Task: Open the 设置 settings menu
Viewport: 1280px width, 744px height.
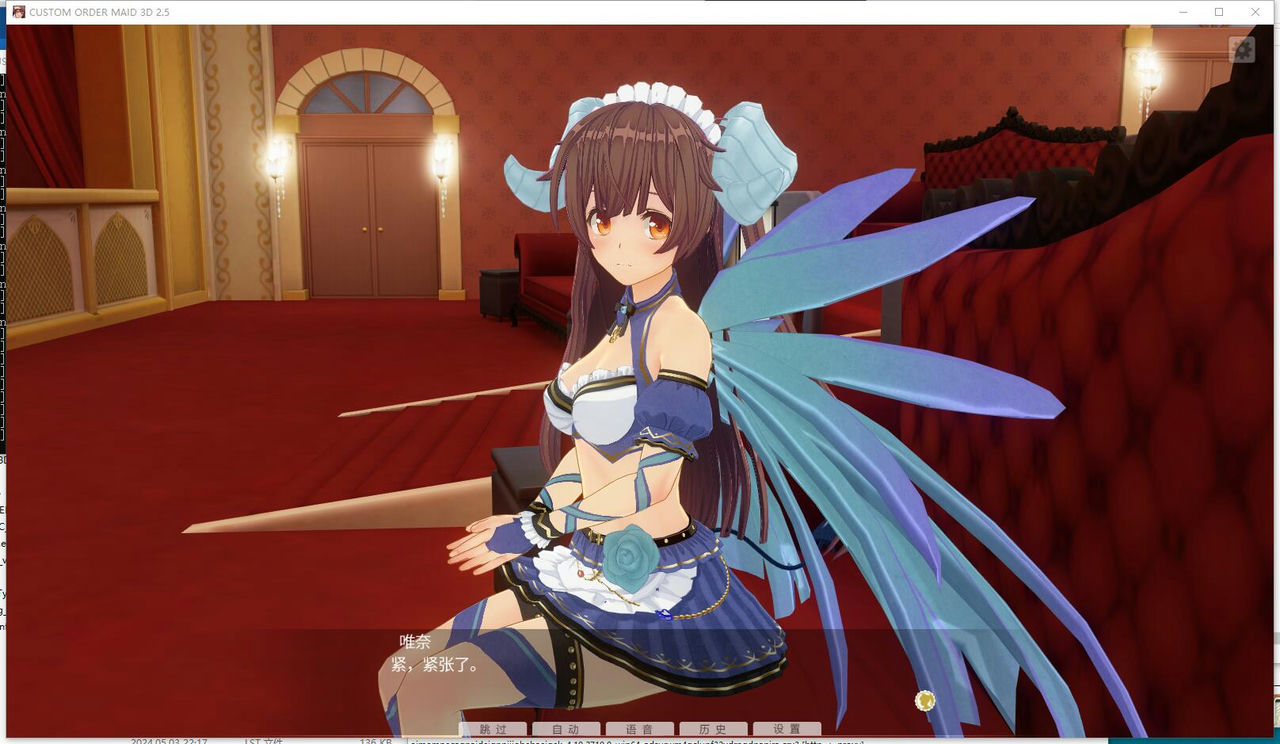Action: click(x=787, y=729)
